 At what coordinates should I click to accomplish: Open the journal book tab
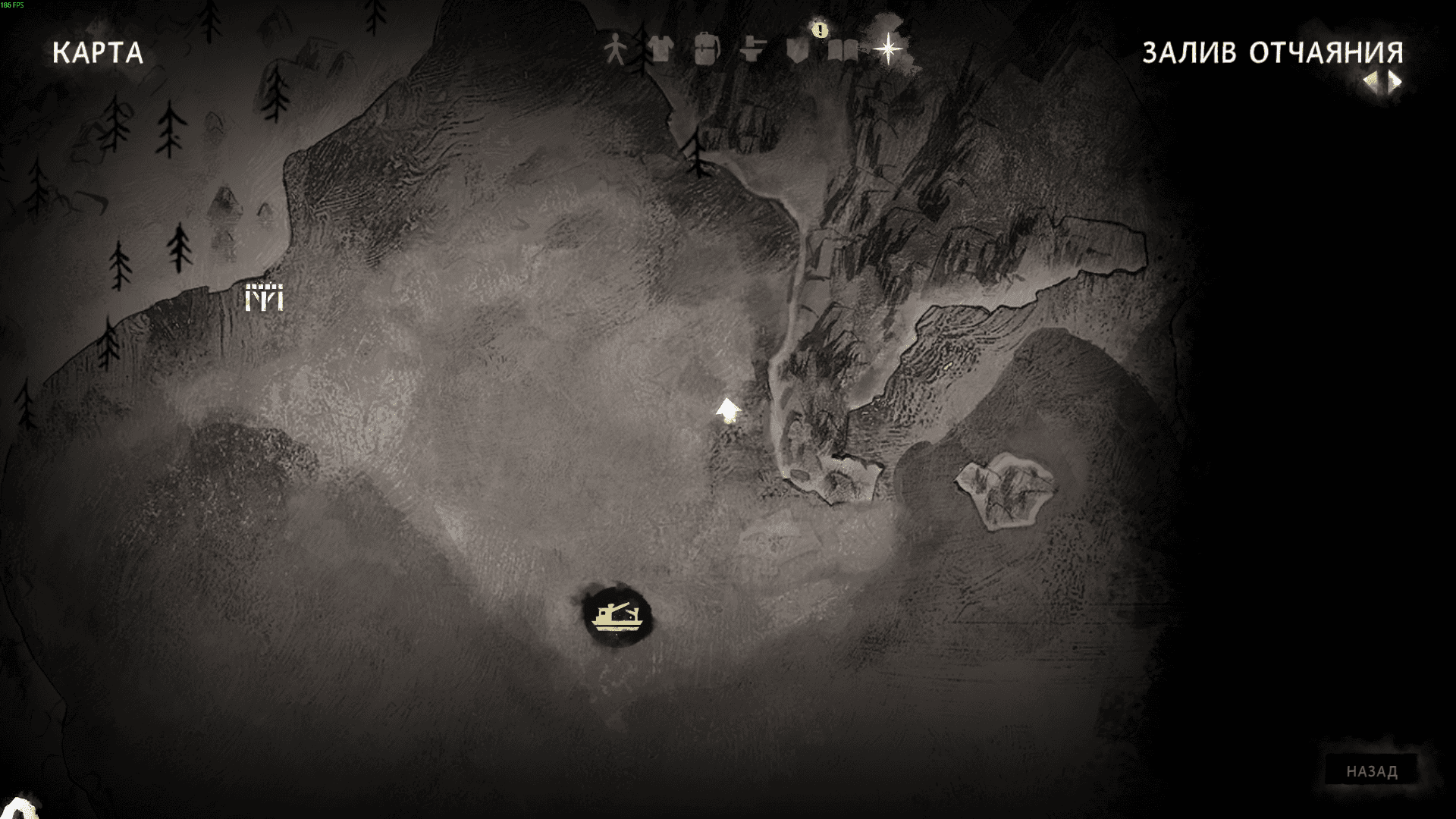pyautogui.click(x=843, y=51)
